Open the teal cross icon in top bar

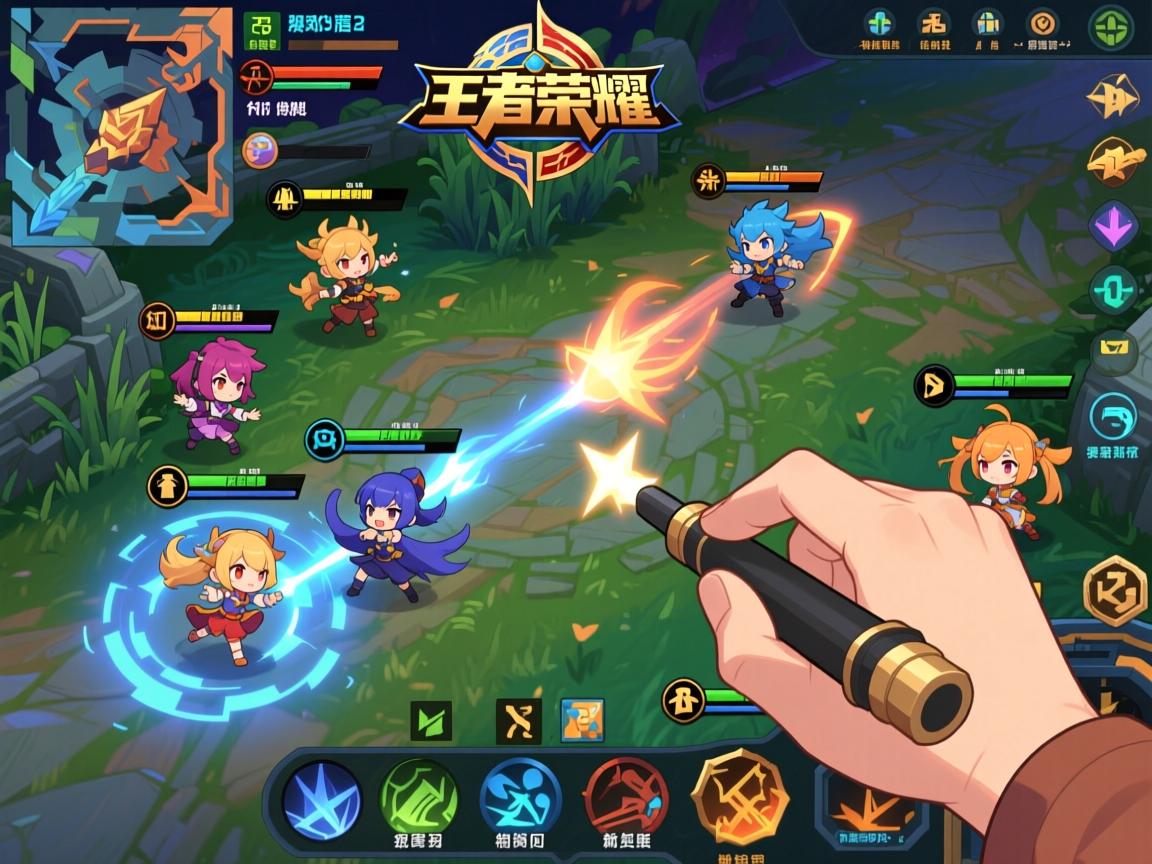click(880, 22)
